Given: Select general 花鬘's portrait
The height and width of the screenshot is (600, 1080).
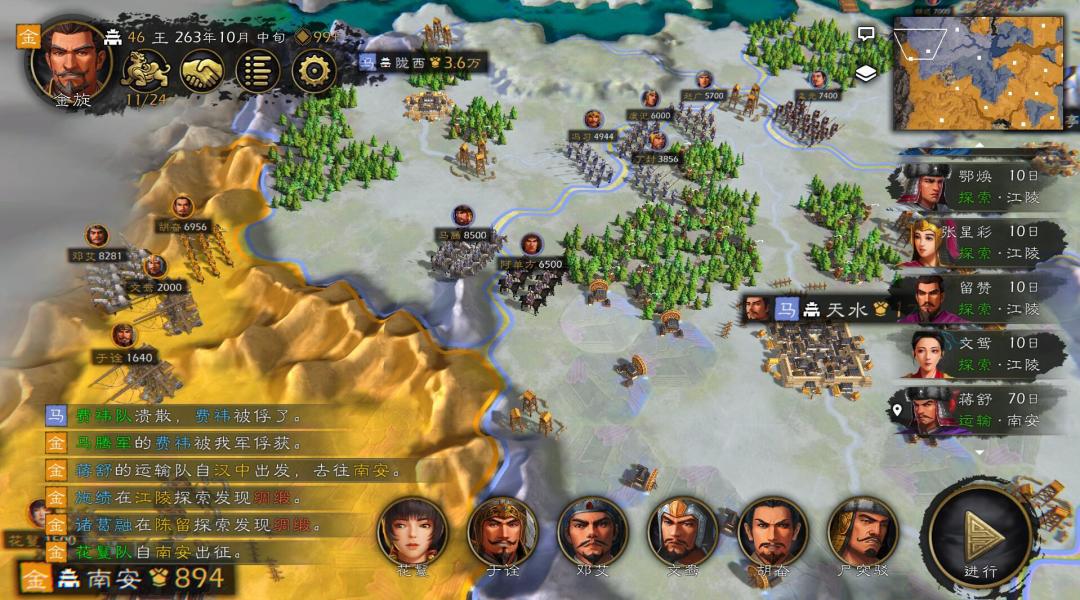Looking at the screenshot, I should (411, 532).
